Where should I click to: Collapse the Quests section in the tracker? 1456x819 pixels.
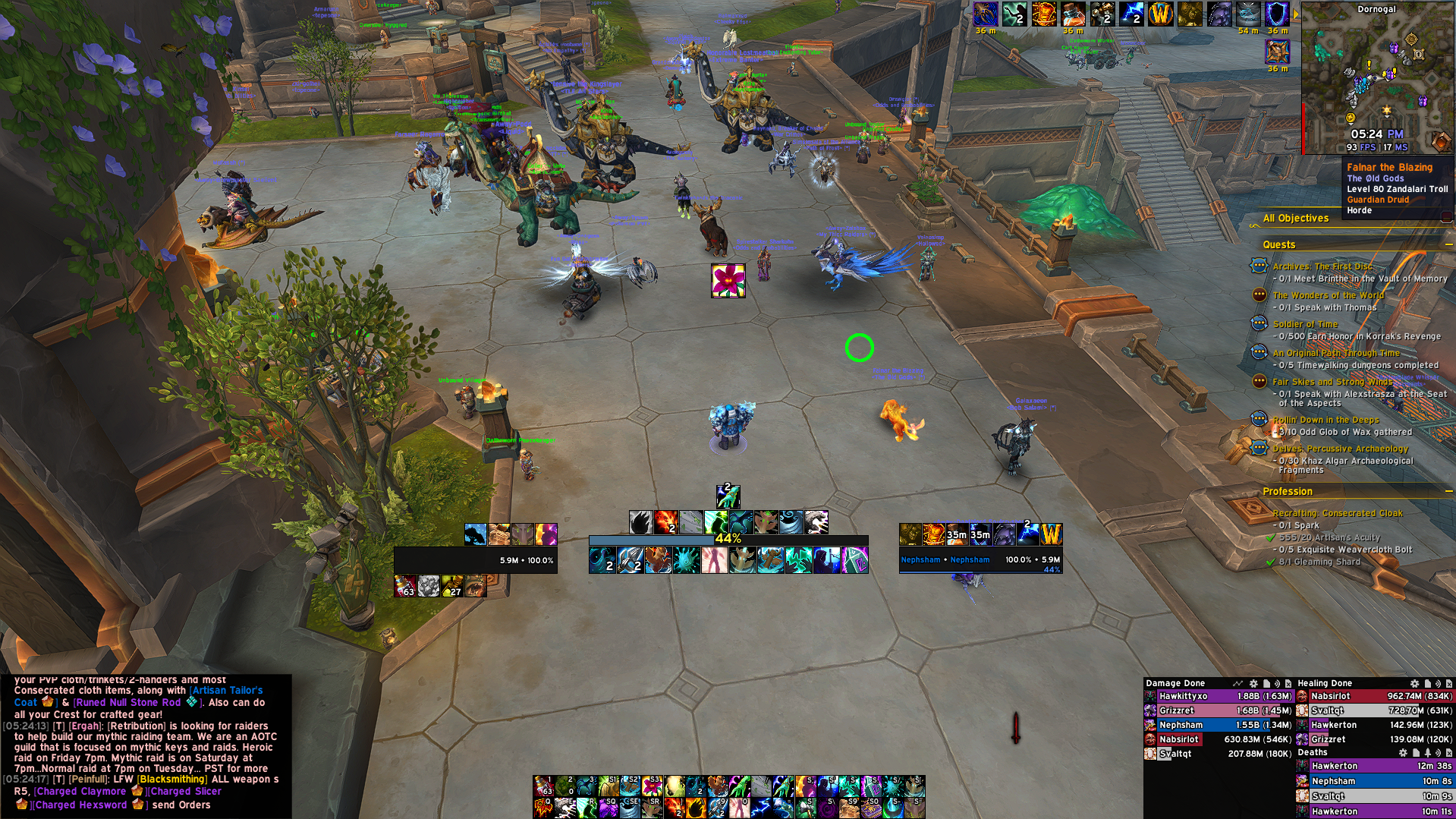(x=1448, y=244)
